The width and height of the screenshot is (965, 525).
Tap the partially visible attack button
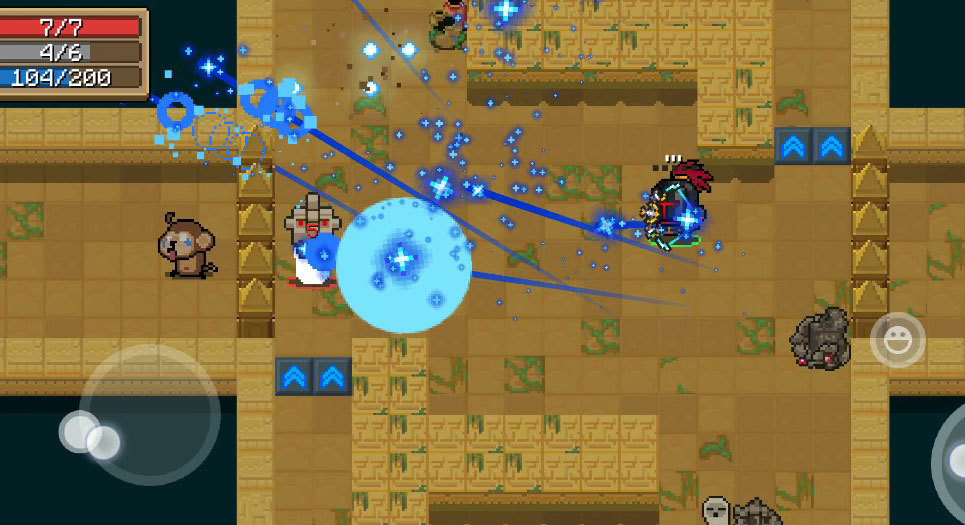click(x=950, y=457)
